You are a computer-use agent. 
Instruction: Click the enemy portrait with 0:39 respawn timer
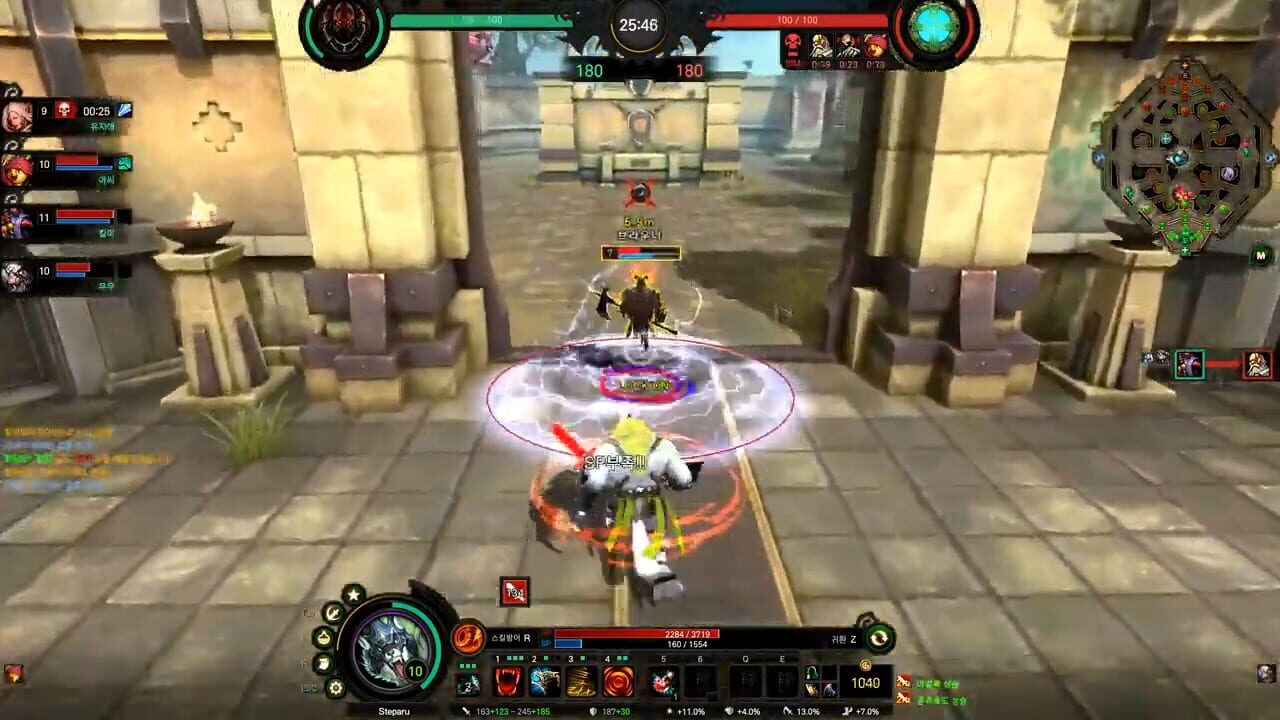(x=822, y=44)
